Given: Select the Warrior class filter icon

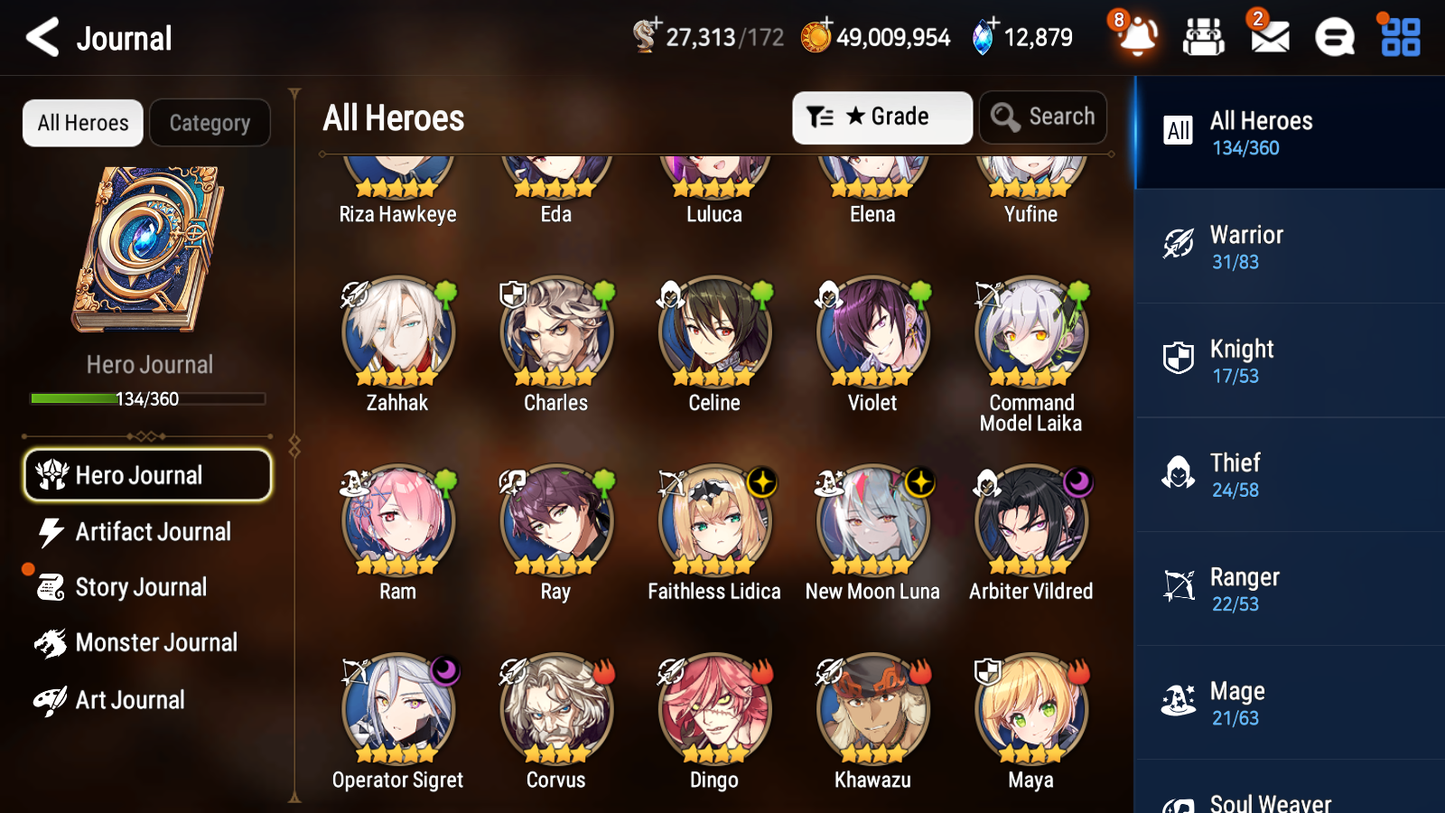Looking at the screenshot, I should [1178, 245].
